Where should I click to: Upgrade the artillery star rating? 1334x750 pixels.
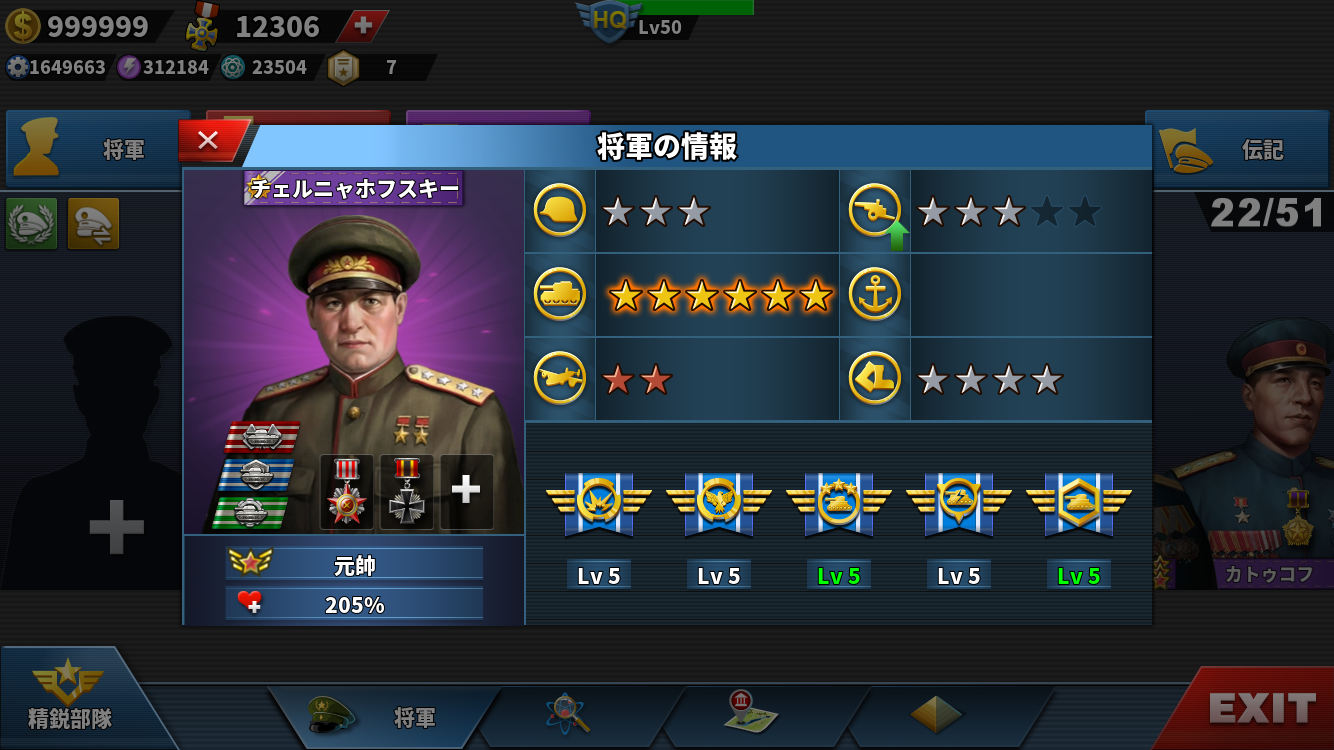pyautogui.click(x=896, y=236)
